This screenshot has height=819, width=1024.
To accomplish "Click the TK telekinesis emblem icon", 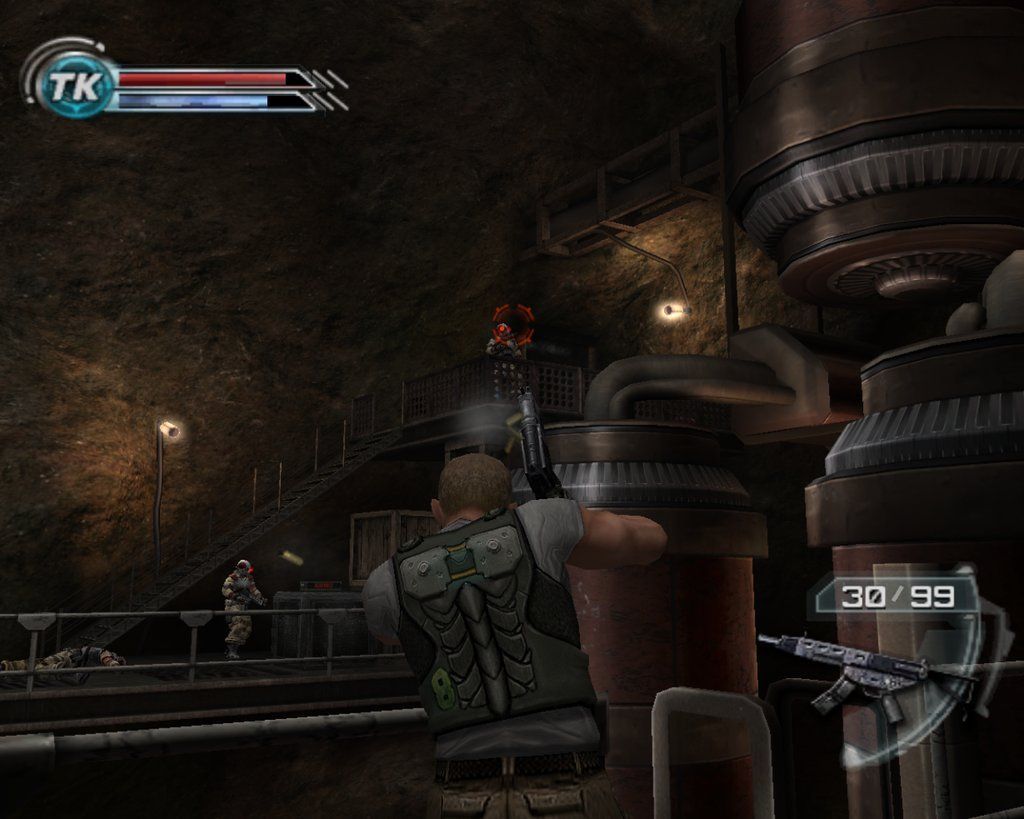I will click(x=74, y=87).
